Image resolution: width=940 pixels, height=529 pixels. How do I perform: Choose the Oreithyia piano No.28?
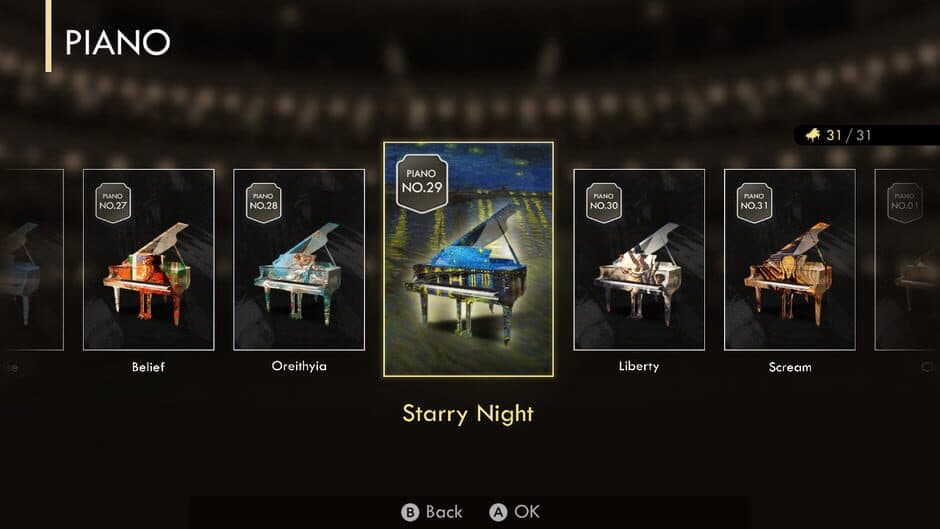tap(299, 260)
